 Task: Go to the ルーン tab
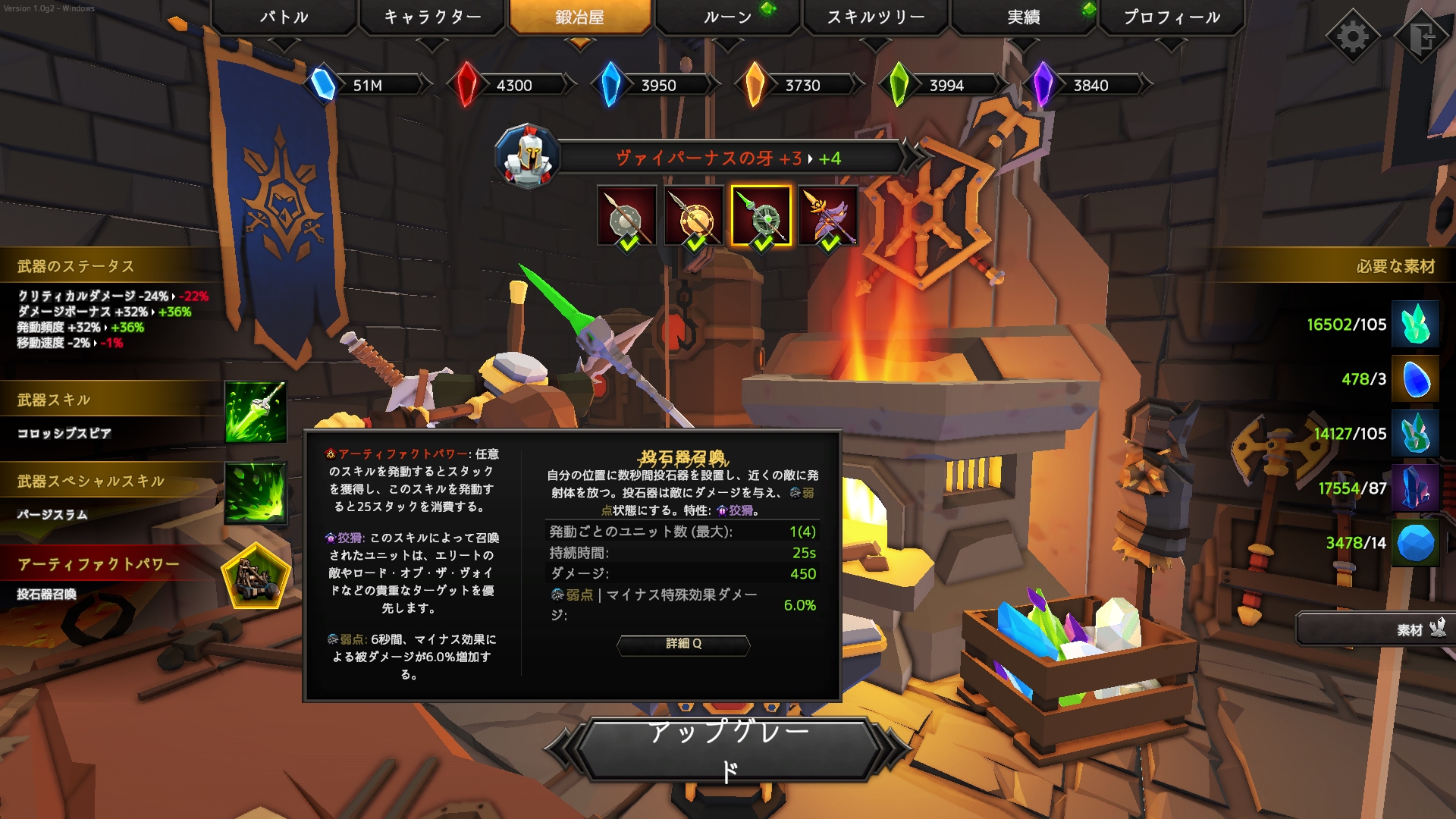[728, 17]
